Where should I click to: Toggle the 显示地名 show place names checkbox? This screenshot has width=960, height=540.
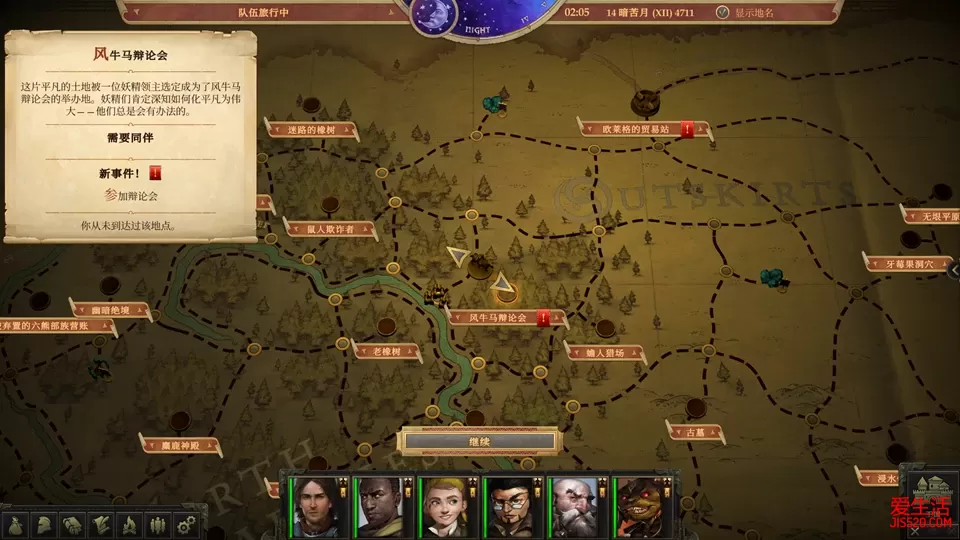[723, 13]
